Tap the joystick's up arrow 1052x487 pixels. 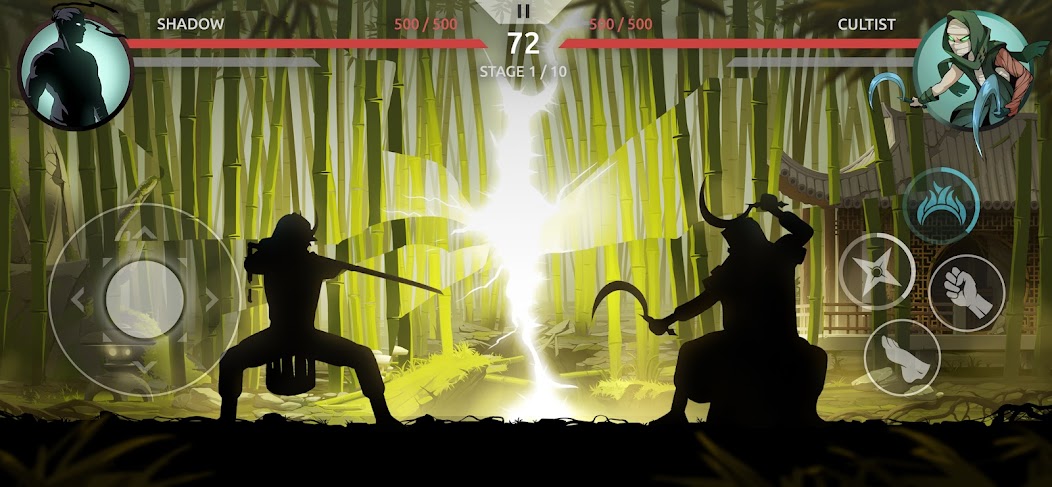[144, 233]
